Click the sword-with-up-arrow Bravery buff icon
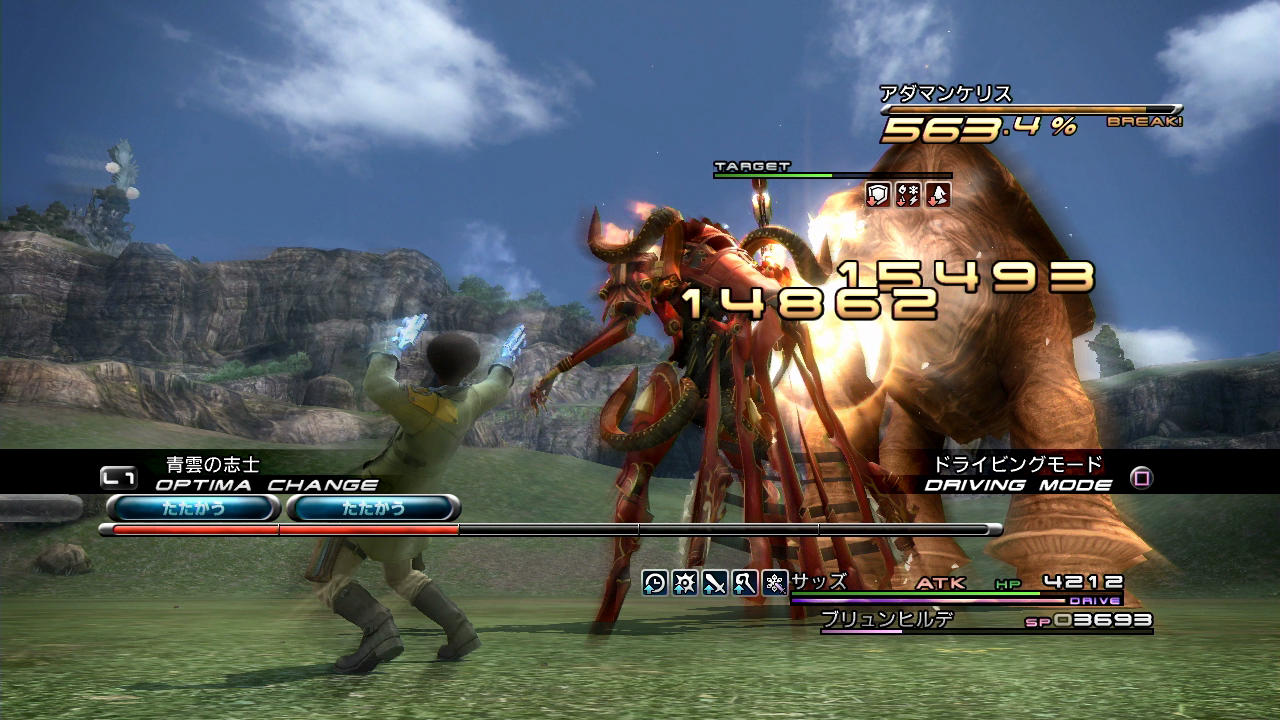1280x720 pixels. pyautogui.click(x=715, y=582)
